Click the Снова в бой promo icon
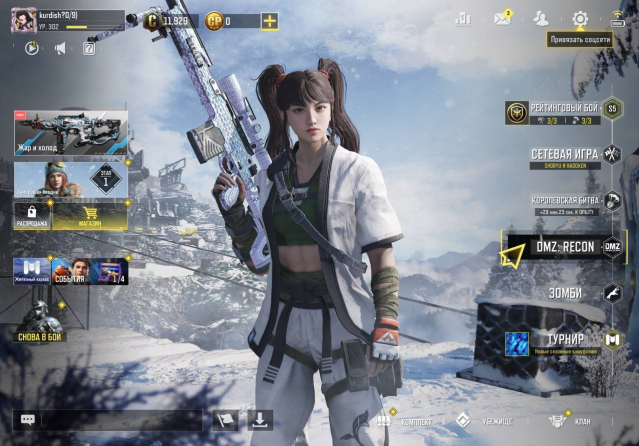Image resolution: width=639 pixels, height=446 pixels. click(x=41, y=322)
